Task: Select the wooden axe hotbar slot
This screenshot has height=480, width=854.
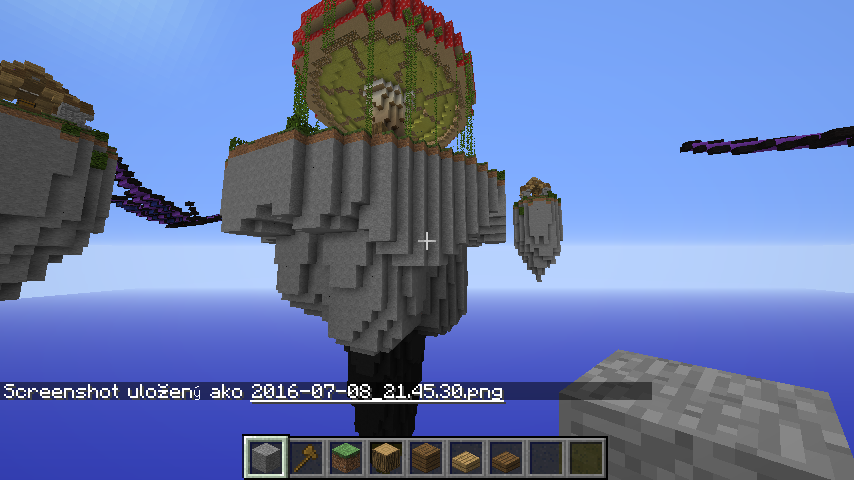Action: 306,458
